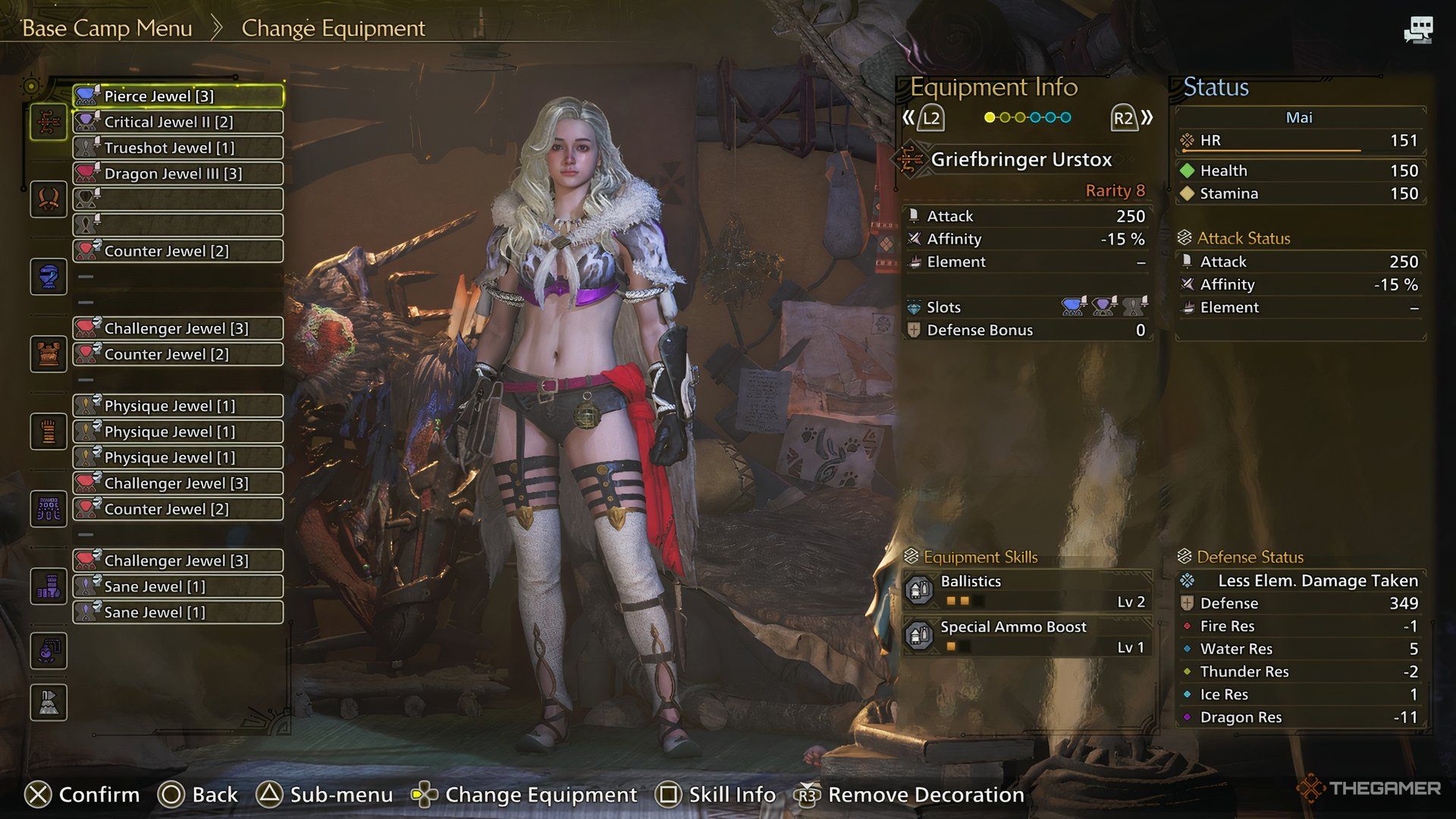Open the chat icon in the corner
The height and width of the screenshot is (819, 1456).
[1418, 30]
